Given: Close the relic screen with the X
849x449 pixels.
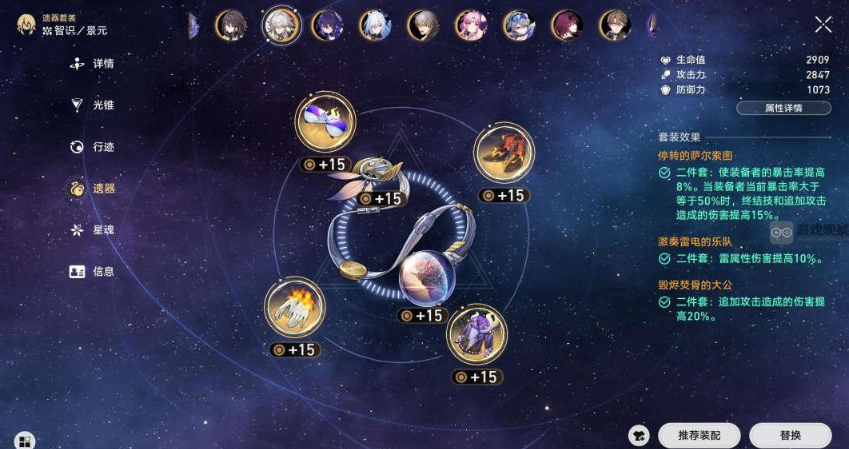Looking at the screenshot, I should coord(822,25).
